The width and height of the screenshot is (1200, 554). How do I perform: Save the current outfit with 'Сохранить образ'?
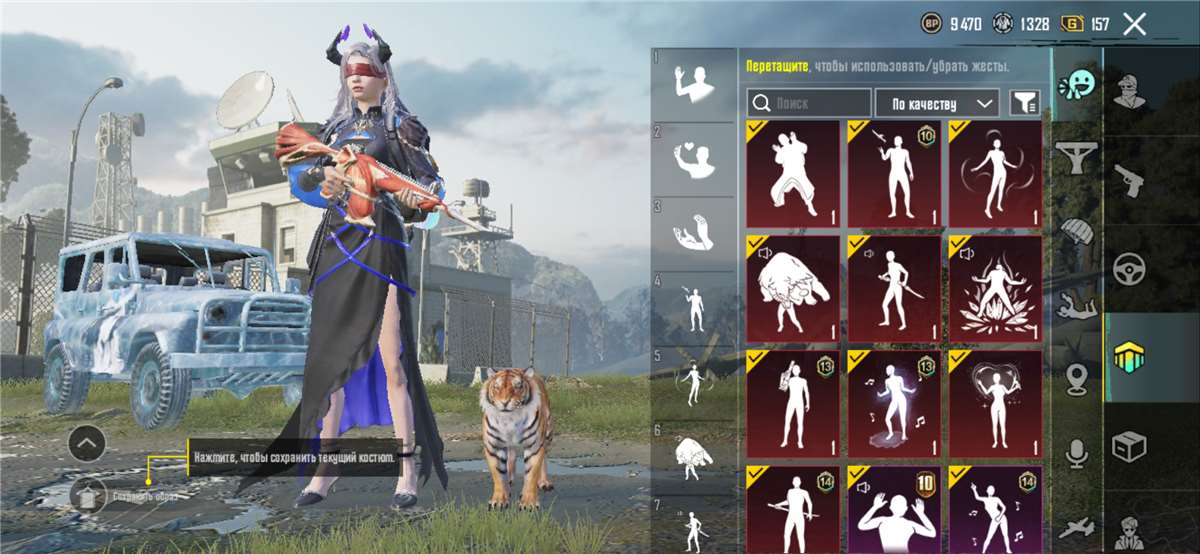point(88,493)
